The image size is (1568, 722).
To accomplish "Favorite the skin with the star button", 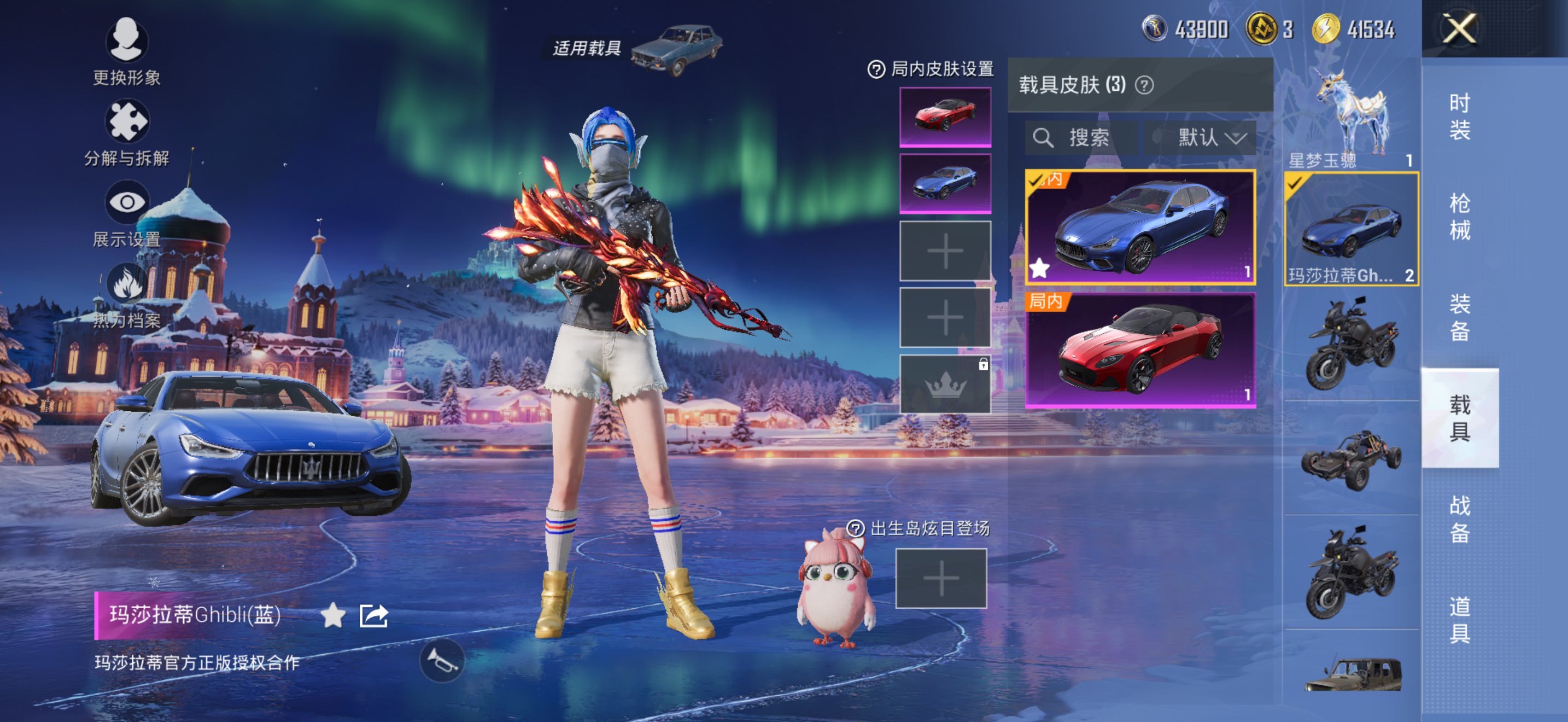I will tap(333, 615).
